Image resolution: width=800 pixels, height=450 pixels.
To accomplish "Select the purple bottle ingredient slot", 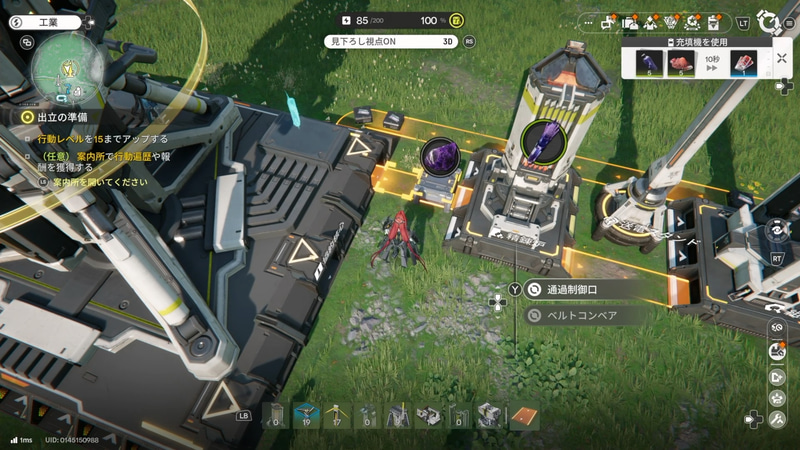I will click(x=649, y=64).
